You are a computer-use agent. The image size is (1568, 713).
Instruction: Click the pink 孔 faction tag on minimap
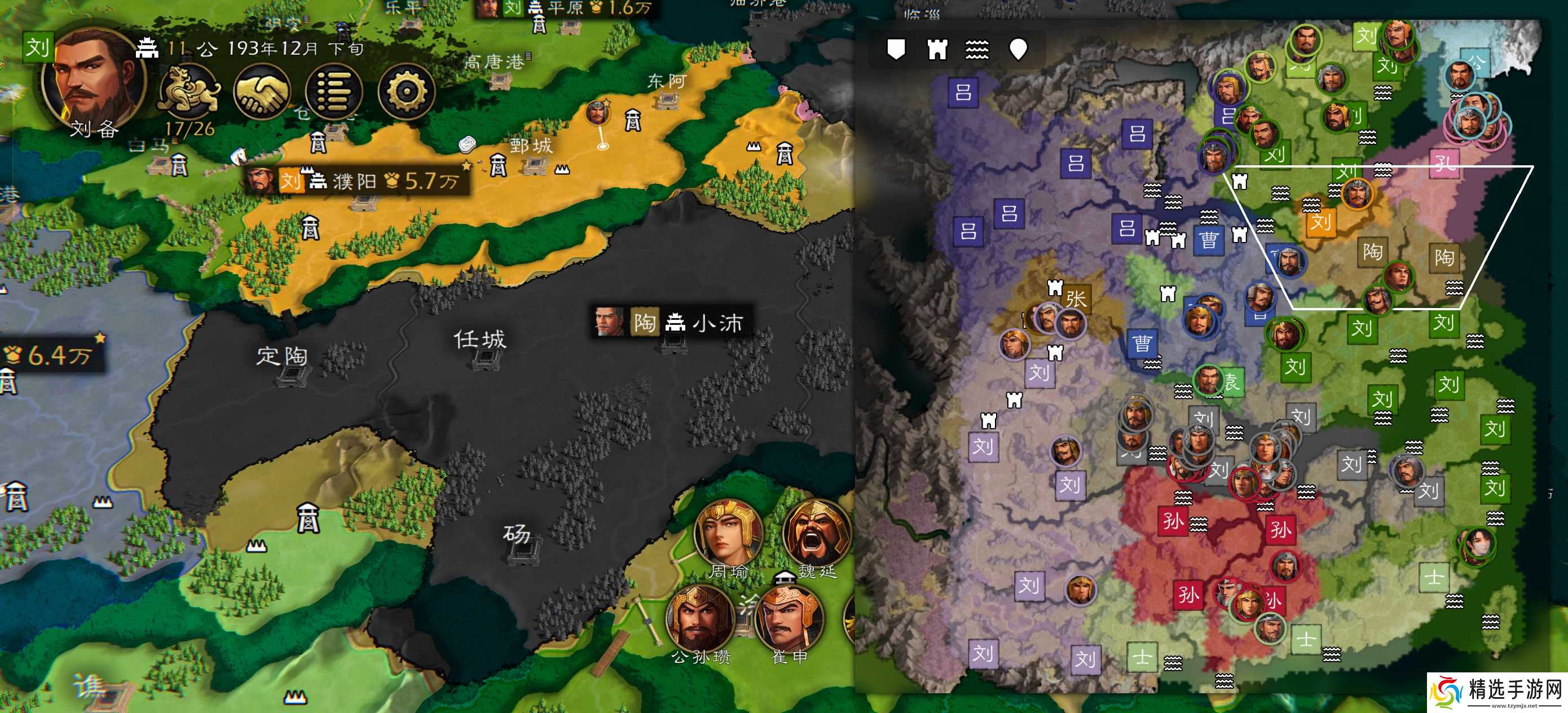tap(1444, 162)
